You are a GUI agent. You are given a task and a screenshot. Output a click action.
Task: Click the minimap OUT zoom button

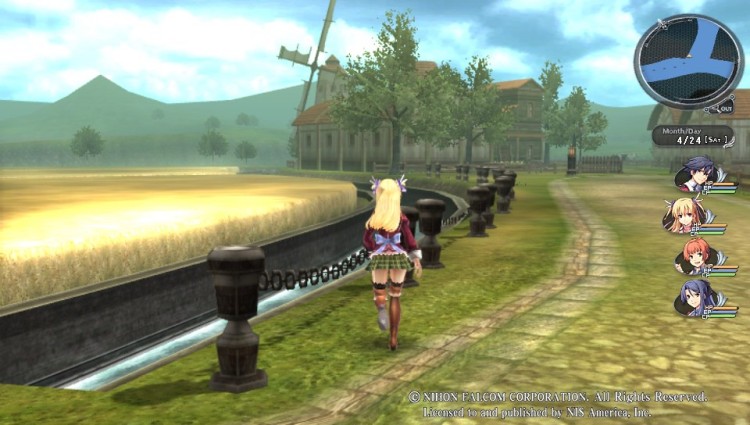tap(724, 107)
